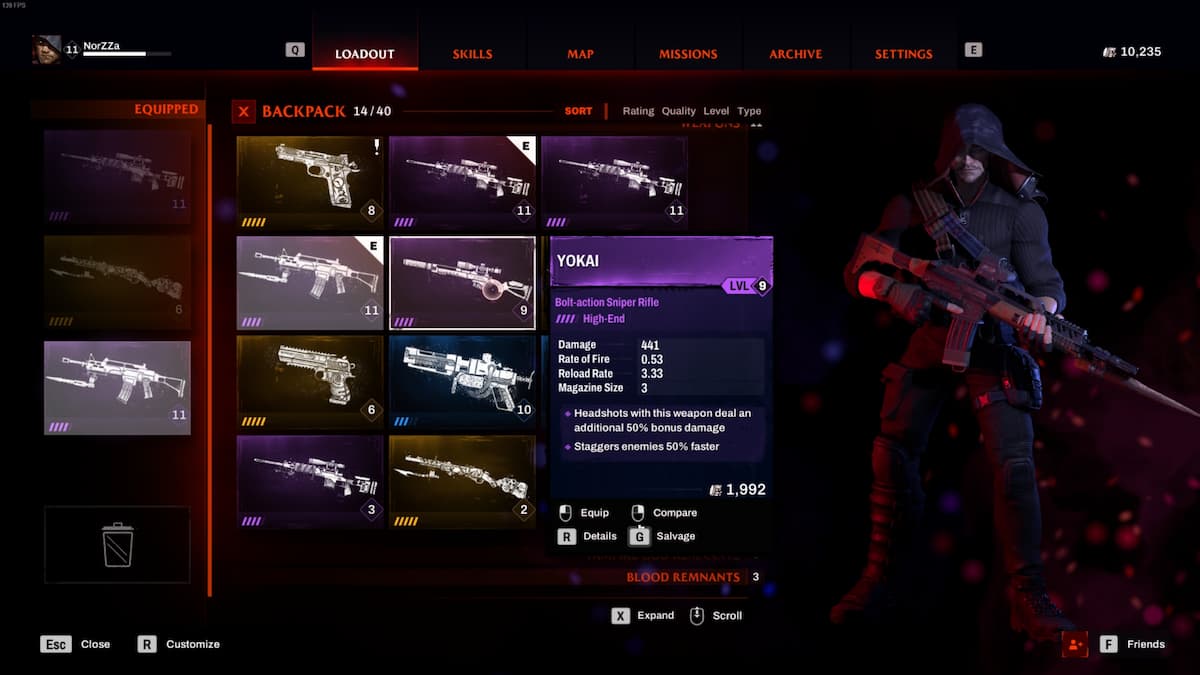1200x675 pixels.
Task: Close the backpack with the red X
Action: pos(243,111)
